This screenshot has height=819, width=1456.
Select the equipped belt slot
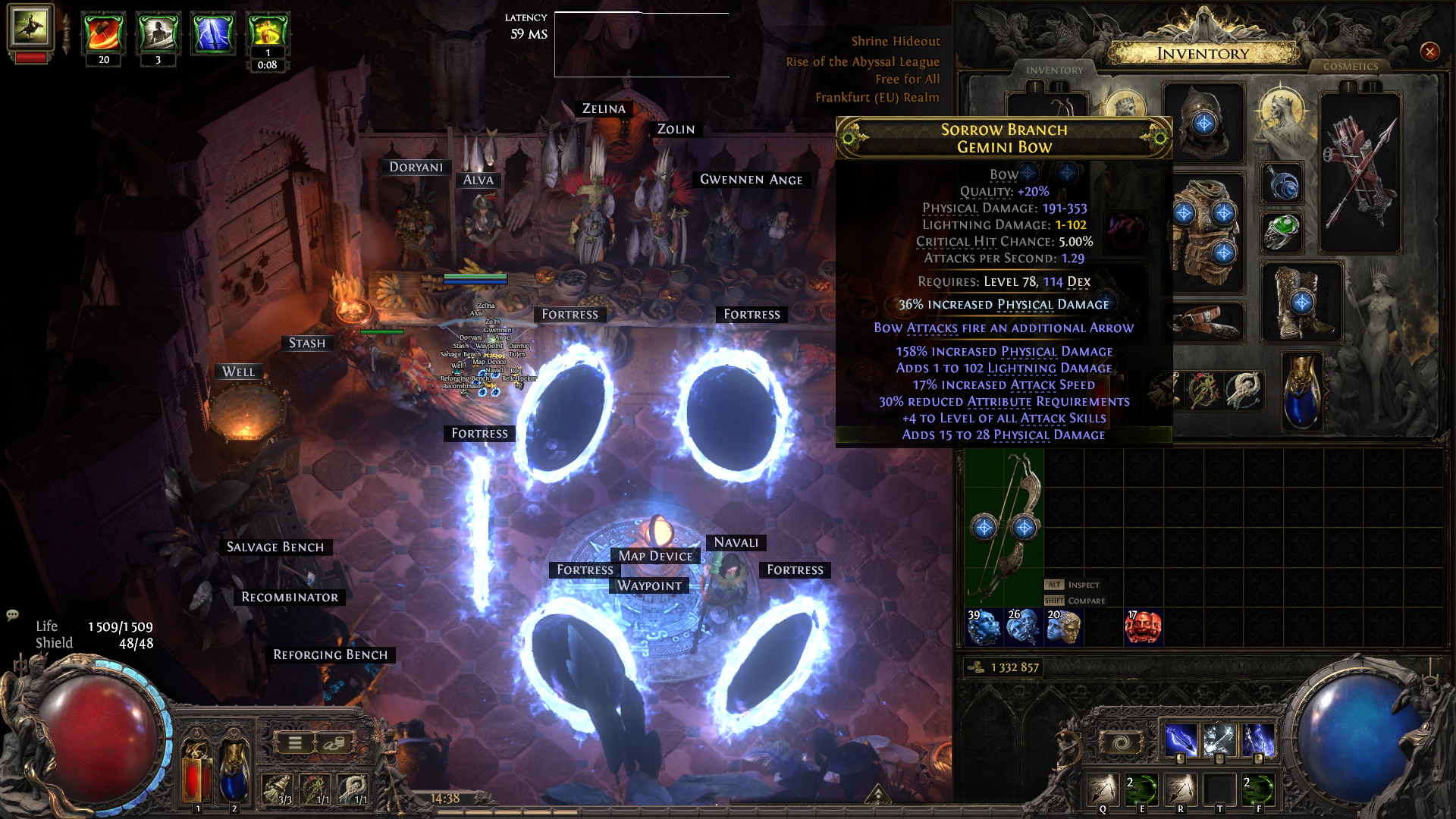click(1206, 321)
